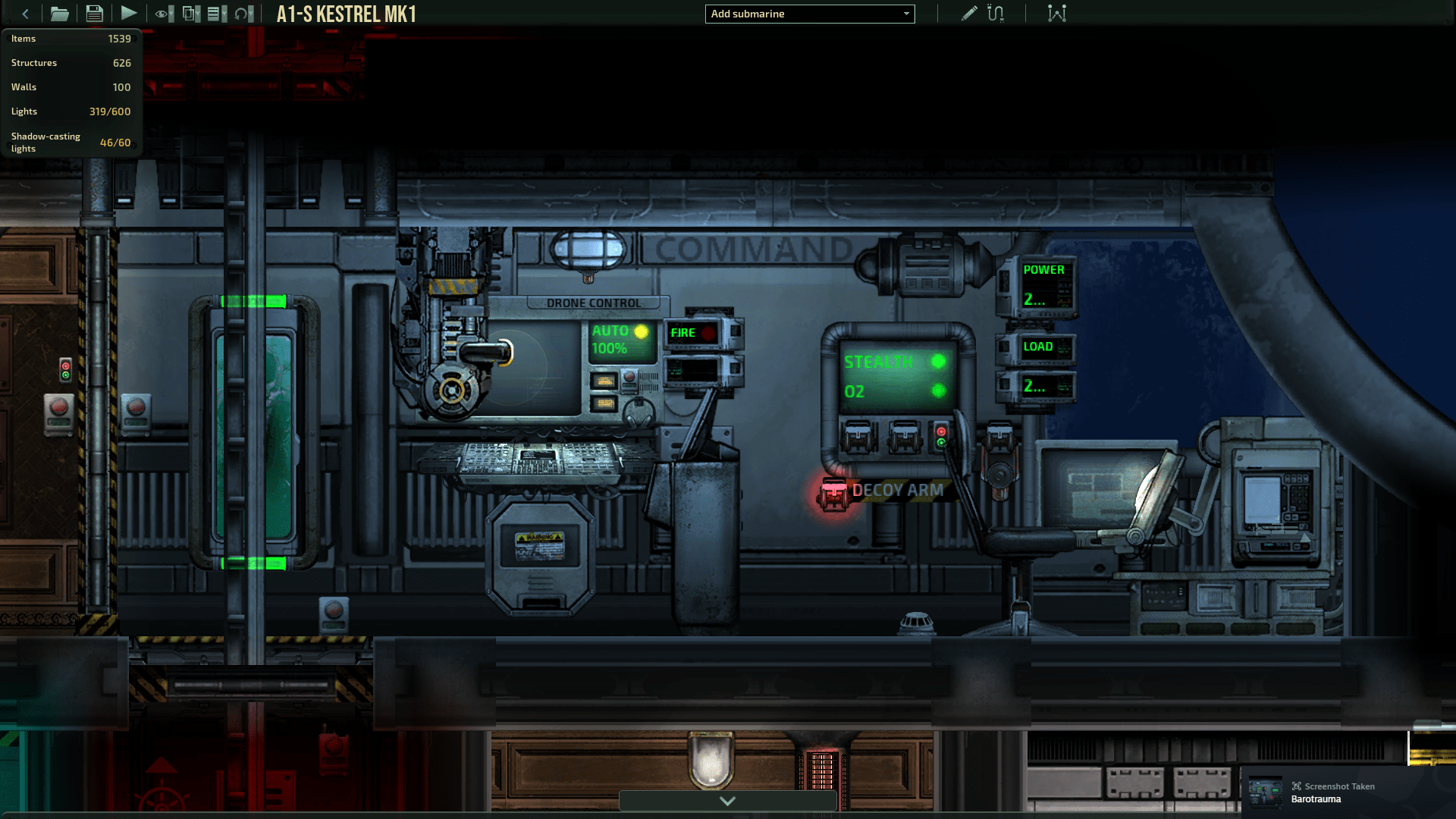This screenshot has width=1456, height=819.
Task: Open a submarine file
Action: 60,13
